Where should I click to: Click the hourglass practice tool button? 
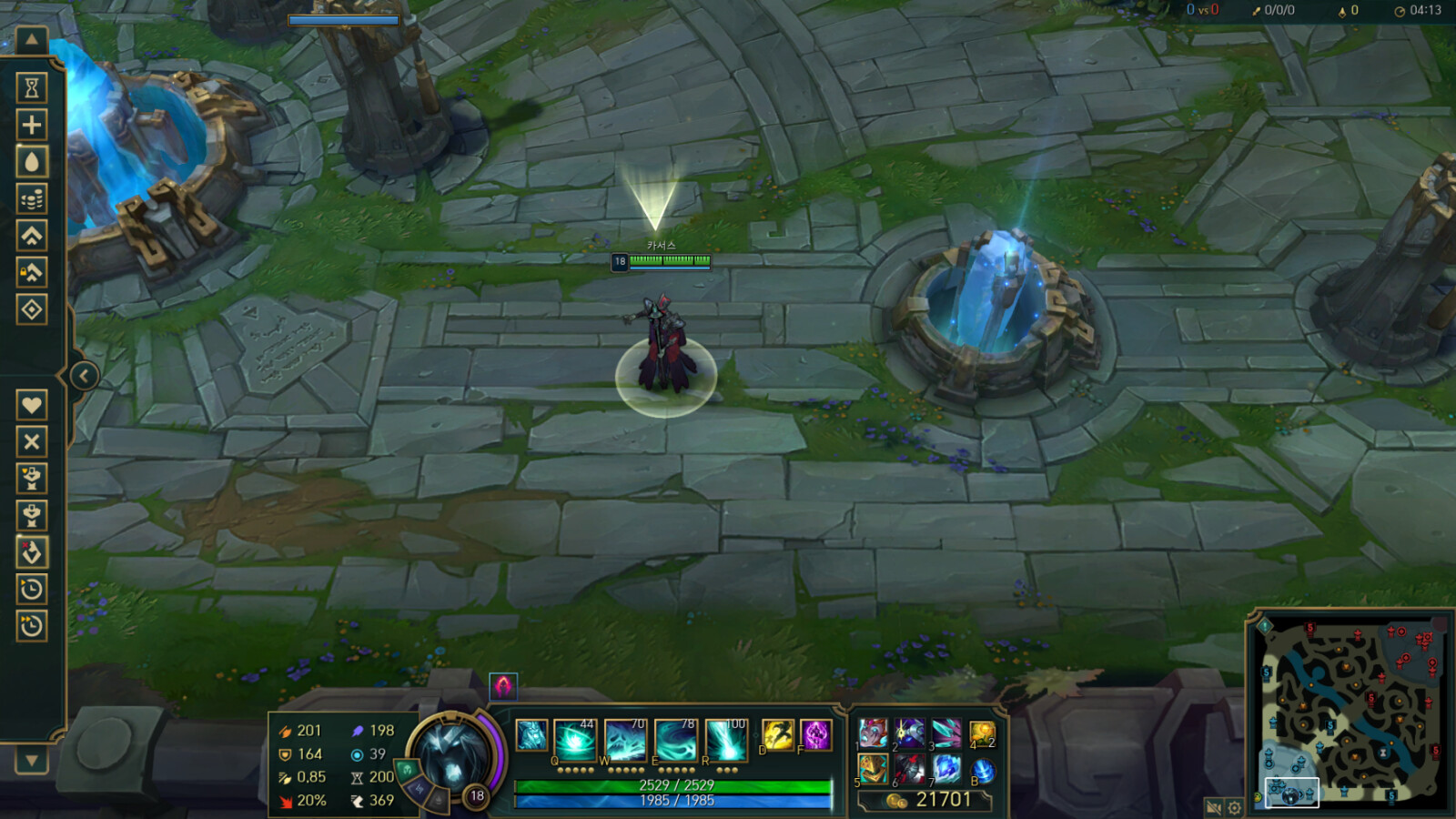(32, 87)
